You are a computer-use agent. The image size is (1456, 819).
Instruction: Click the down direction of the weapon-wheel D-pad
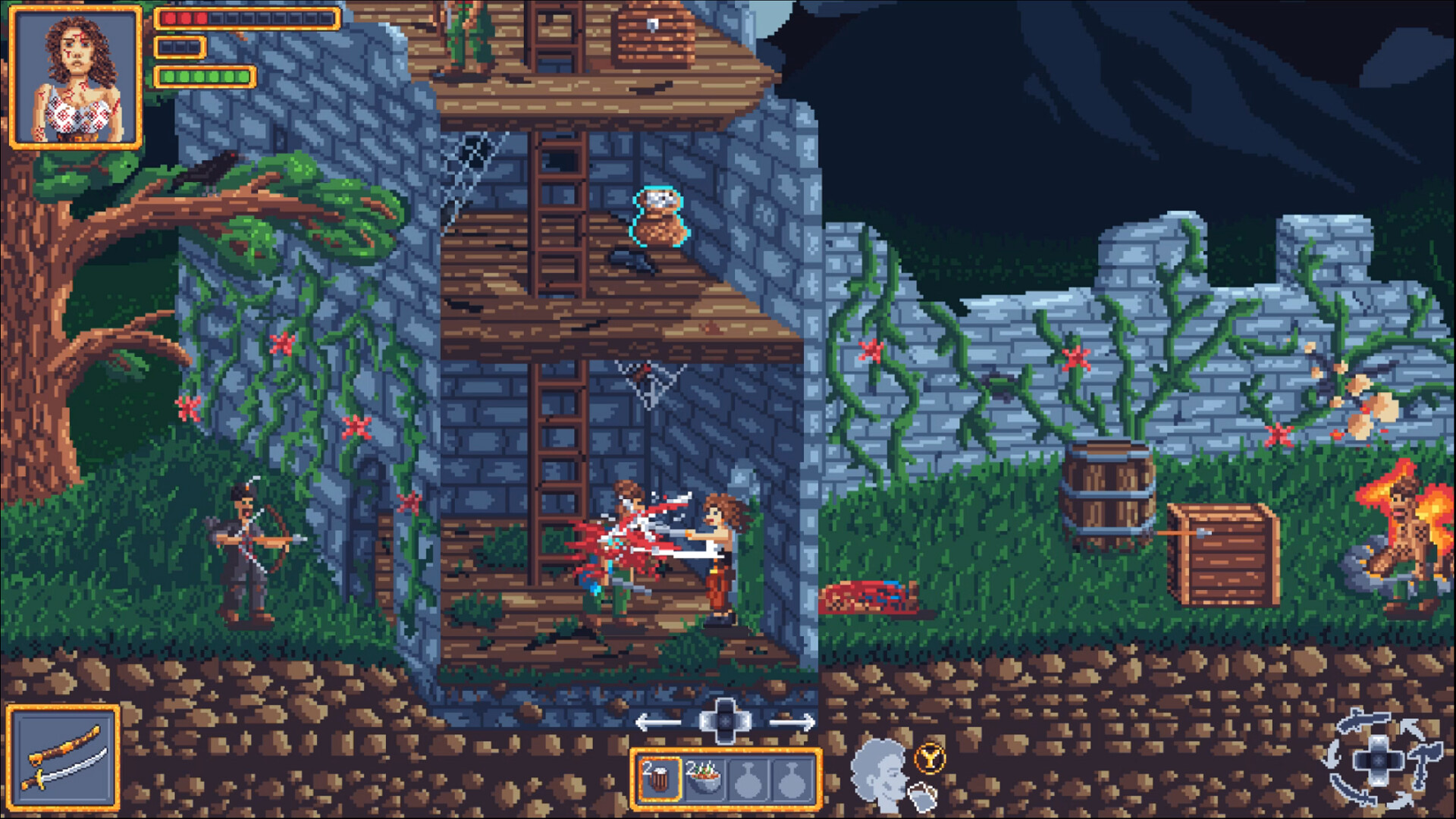pos(1379,779)
